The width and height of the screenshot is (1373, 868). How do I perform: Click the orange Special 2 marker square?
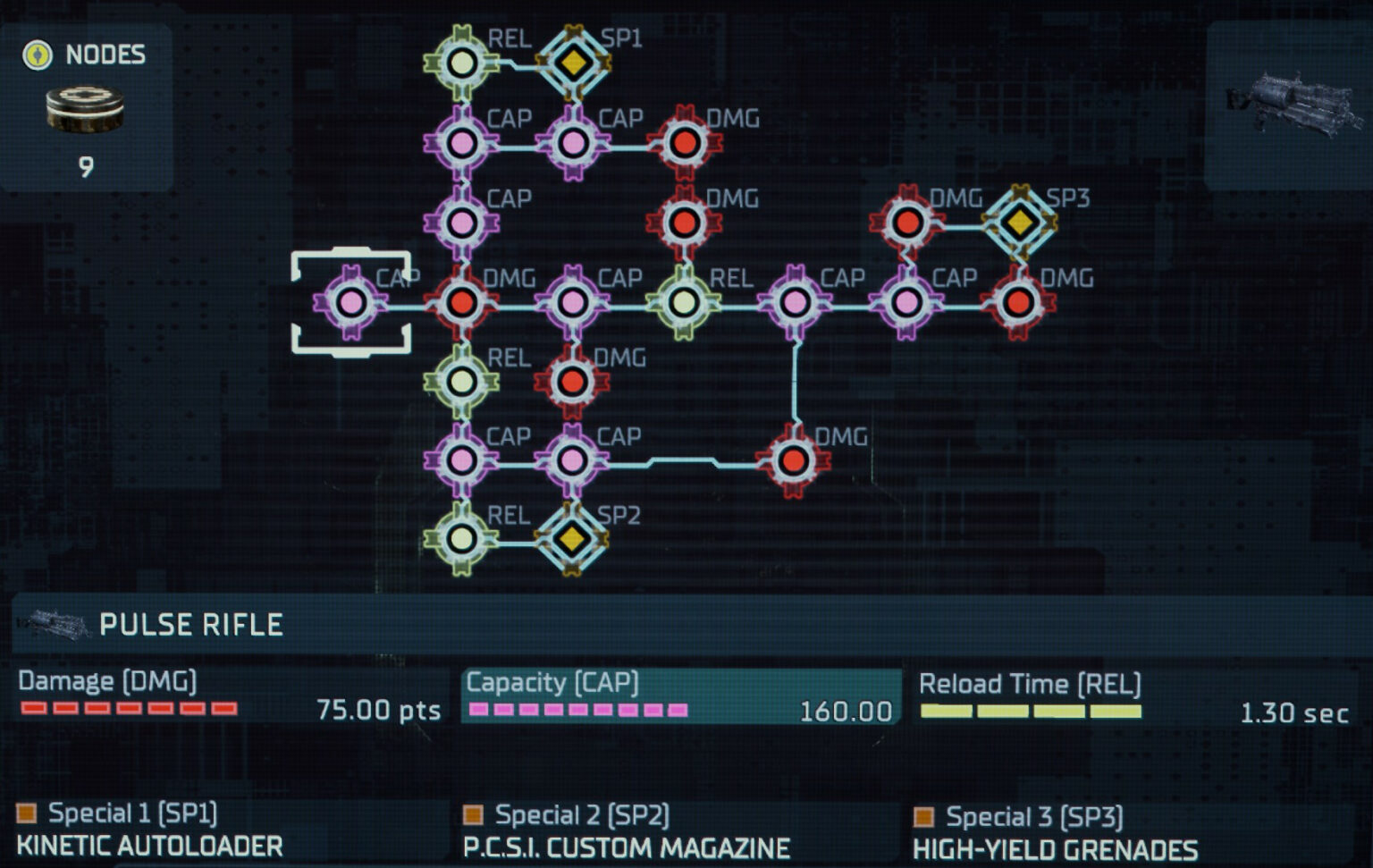[471, 813]
